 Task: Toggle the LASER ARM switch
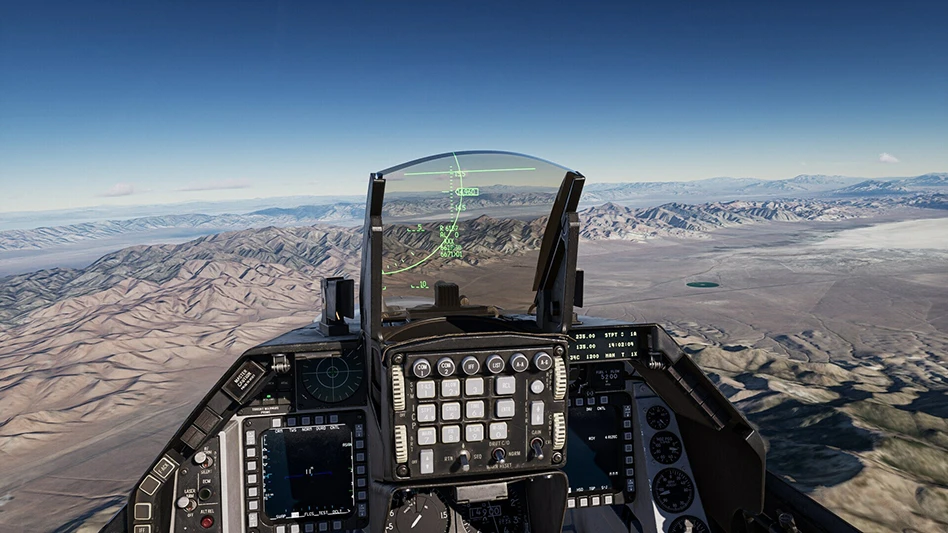[187, 503]
